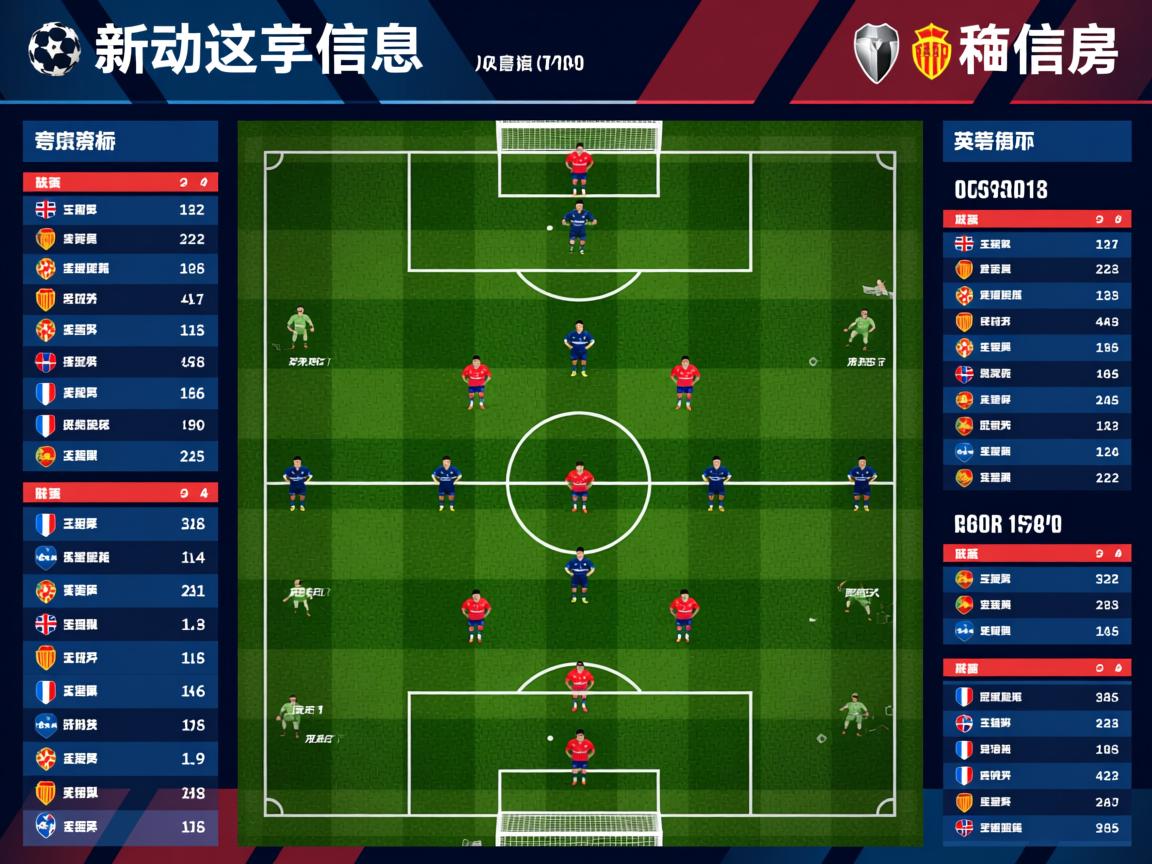The image size is (1152, 864).
Task: Open the right list row showing 322
Action: click(1037, 578)
